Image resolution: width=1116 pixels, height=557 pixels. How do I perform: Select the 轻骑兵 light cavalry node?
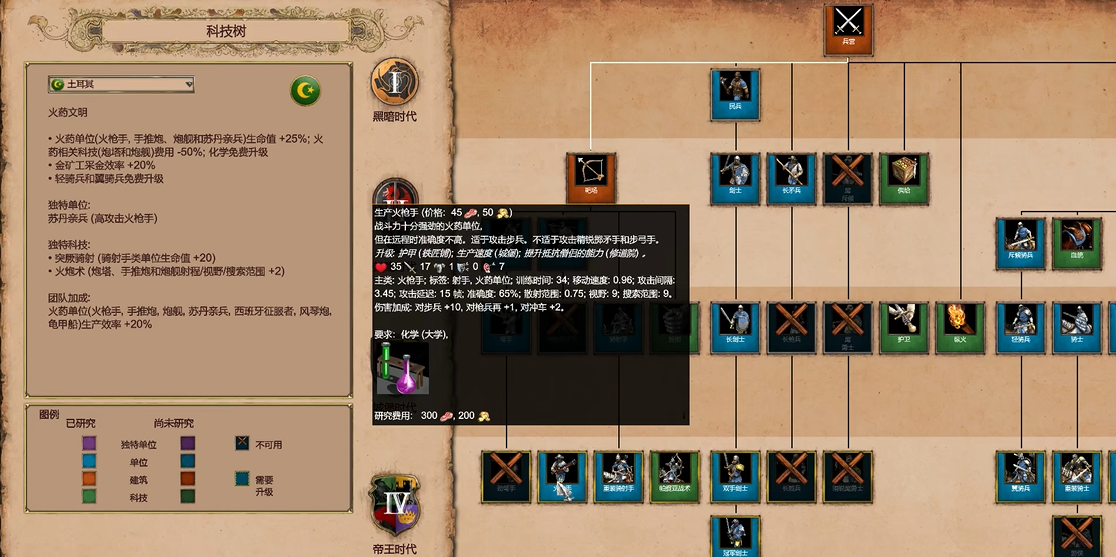(x=1021, y=327)
